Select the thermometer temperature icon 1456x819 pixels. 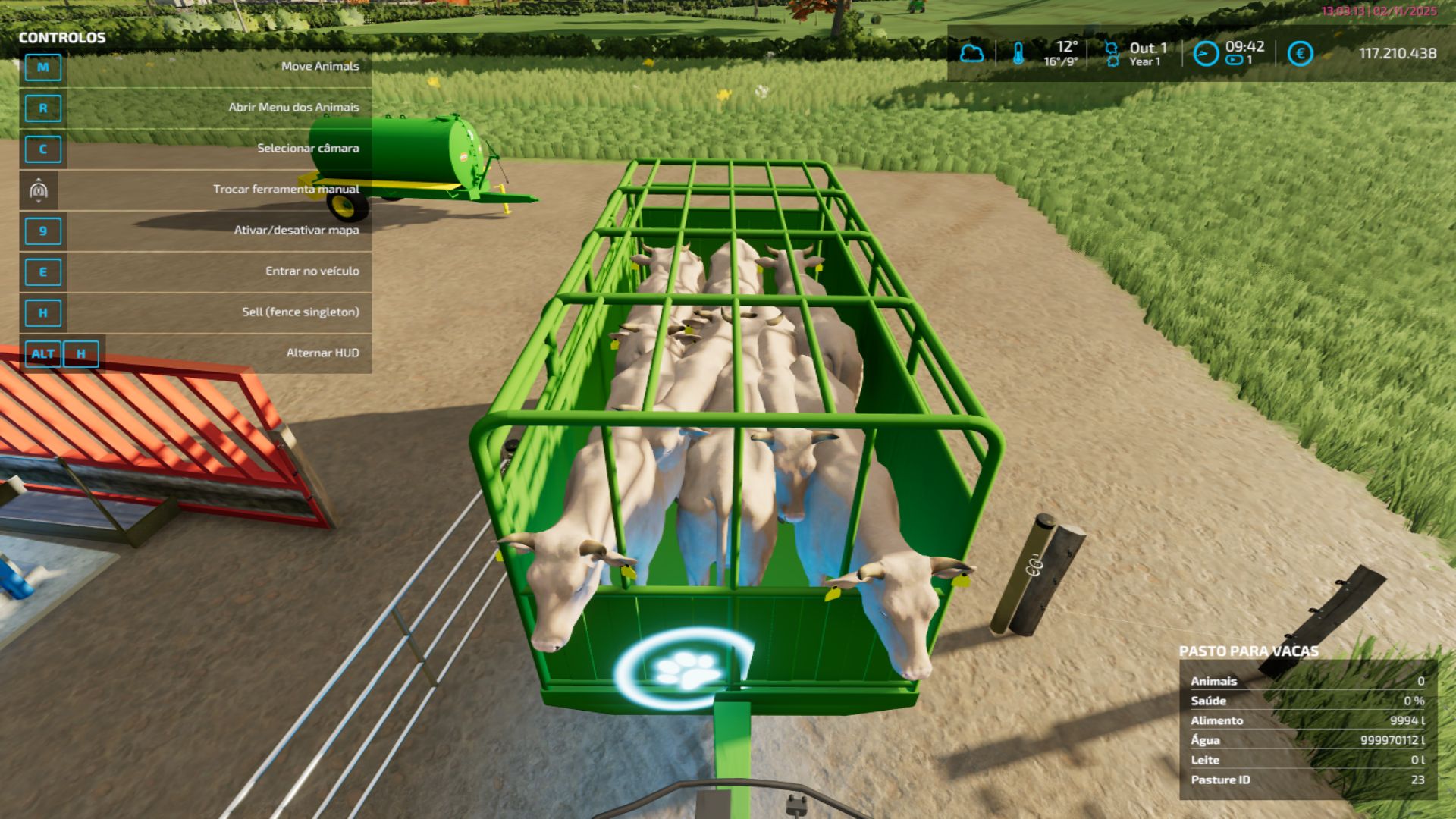[x=1018, y=54]
